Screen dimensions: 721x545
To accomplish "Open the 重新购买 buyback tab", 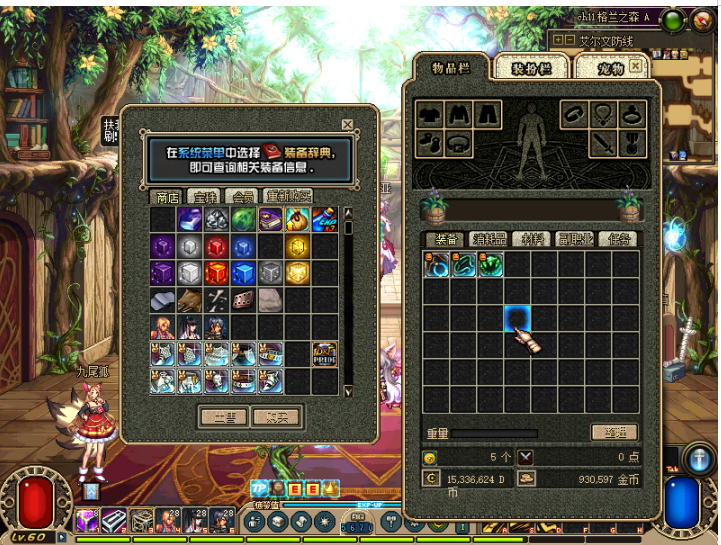I will (x=288, y=196).
